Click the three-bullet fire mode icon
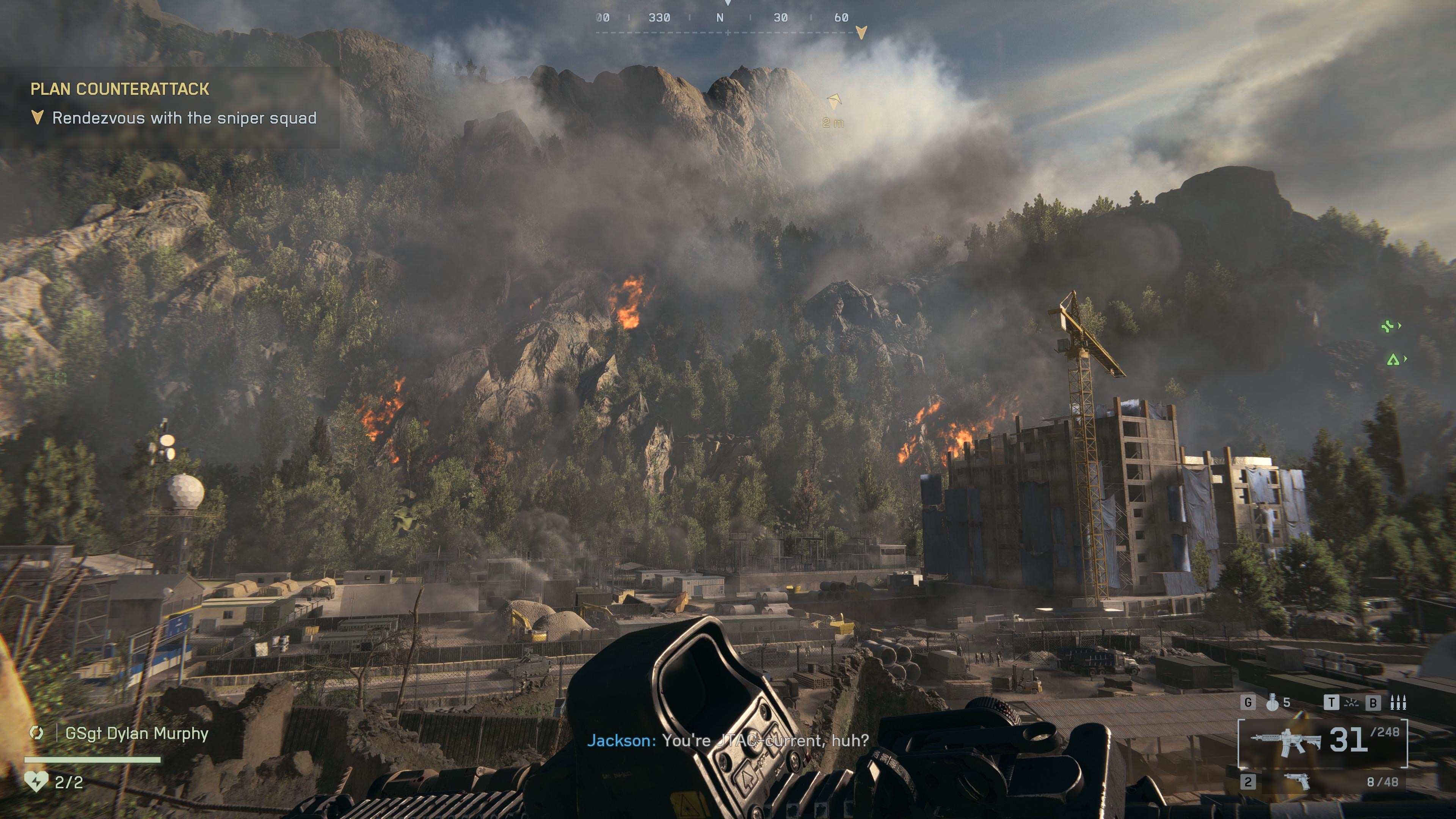 click(1398, 703)
